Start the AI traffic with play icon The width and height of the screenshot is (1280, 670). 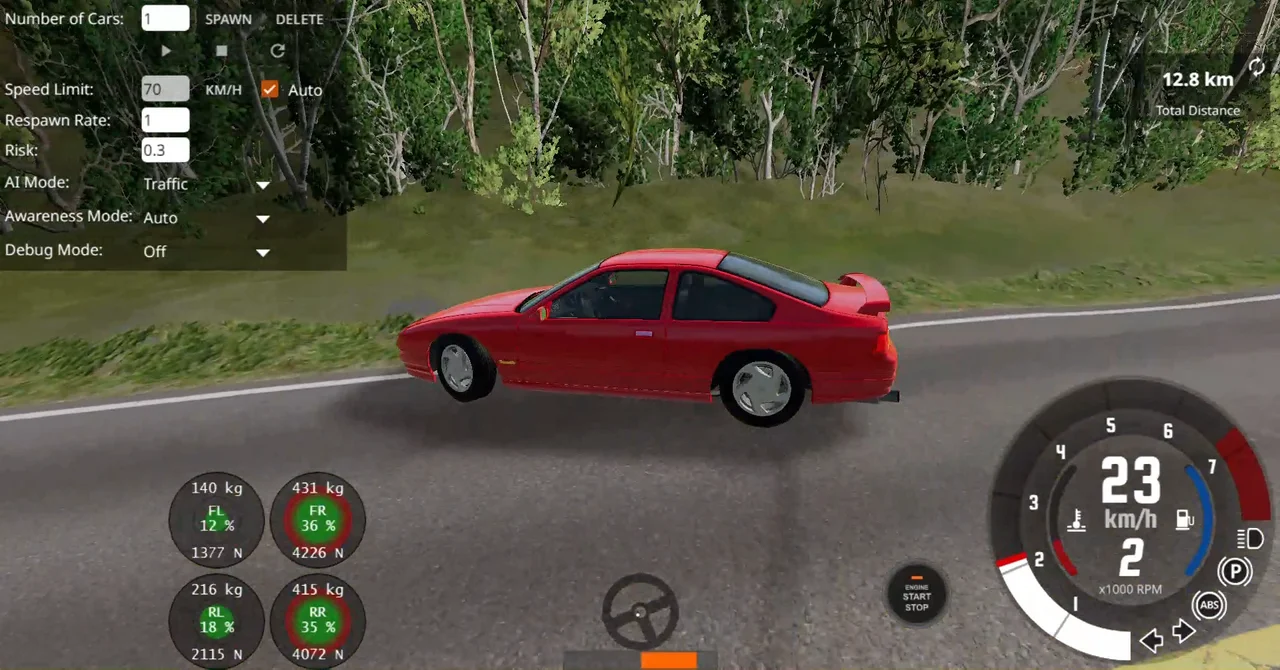click(166, 50)
